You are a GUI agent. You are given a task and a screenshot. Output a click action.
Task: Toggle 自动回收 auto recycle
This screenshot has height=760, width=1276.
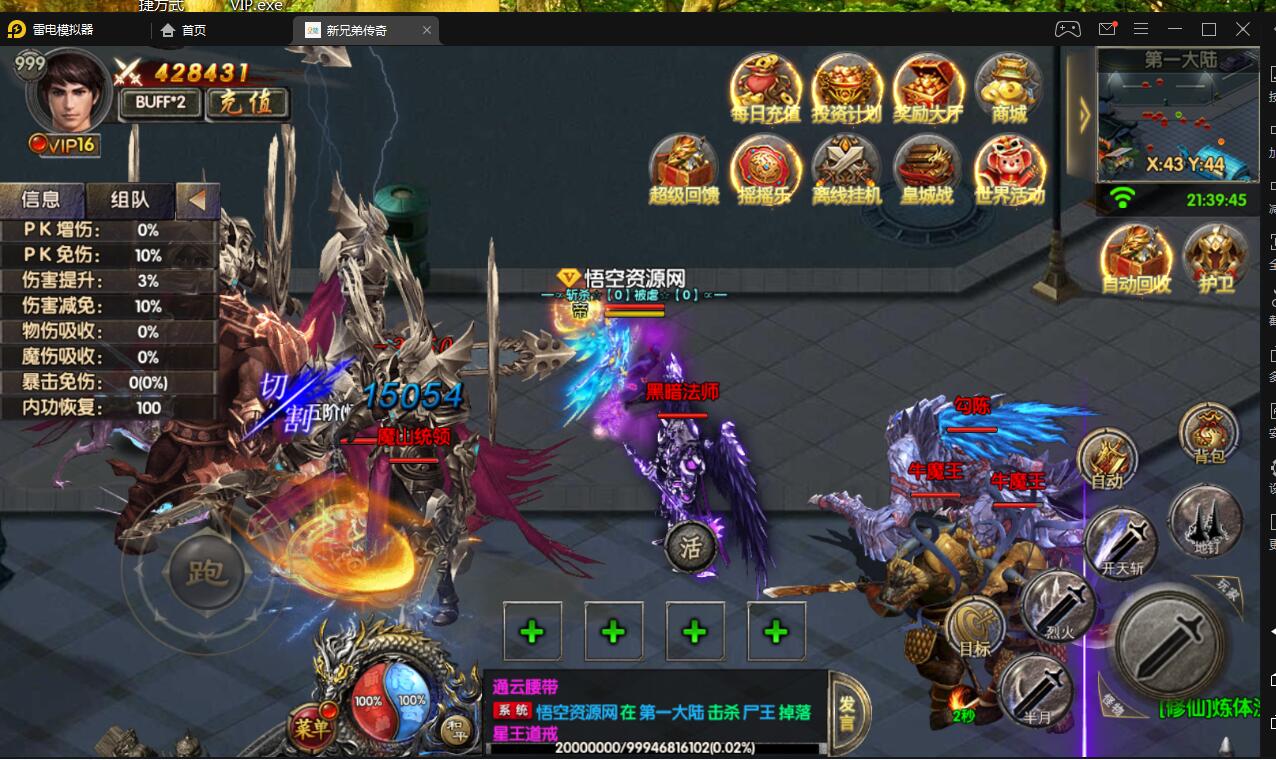pyautogui.click(x=1136, y=258)
